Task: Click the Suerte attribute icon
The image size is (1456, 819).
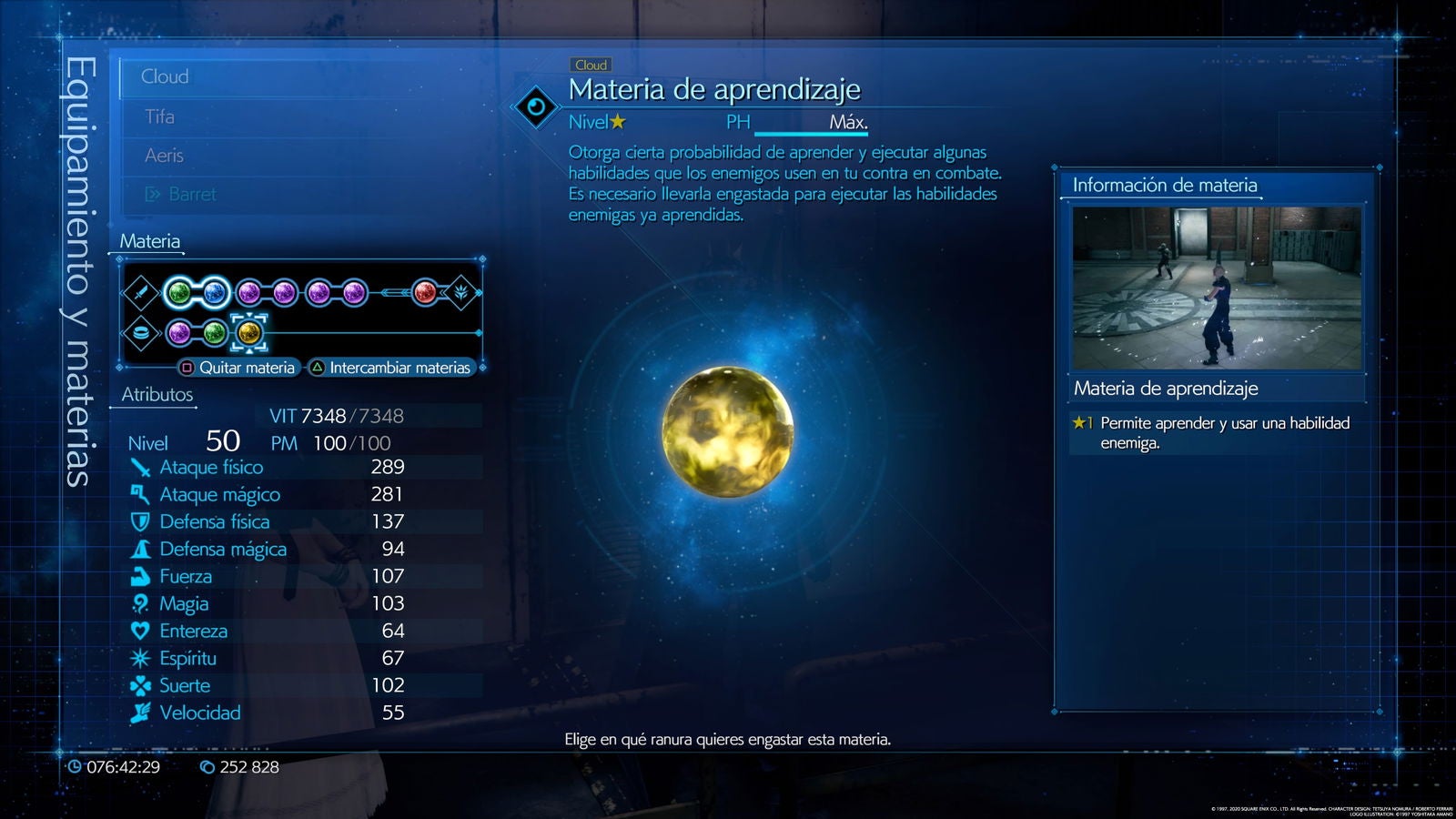Action: tap(141, 685)
